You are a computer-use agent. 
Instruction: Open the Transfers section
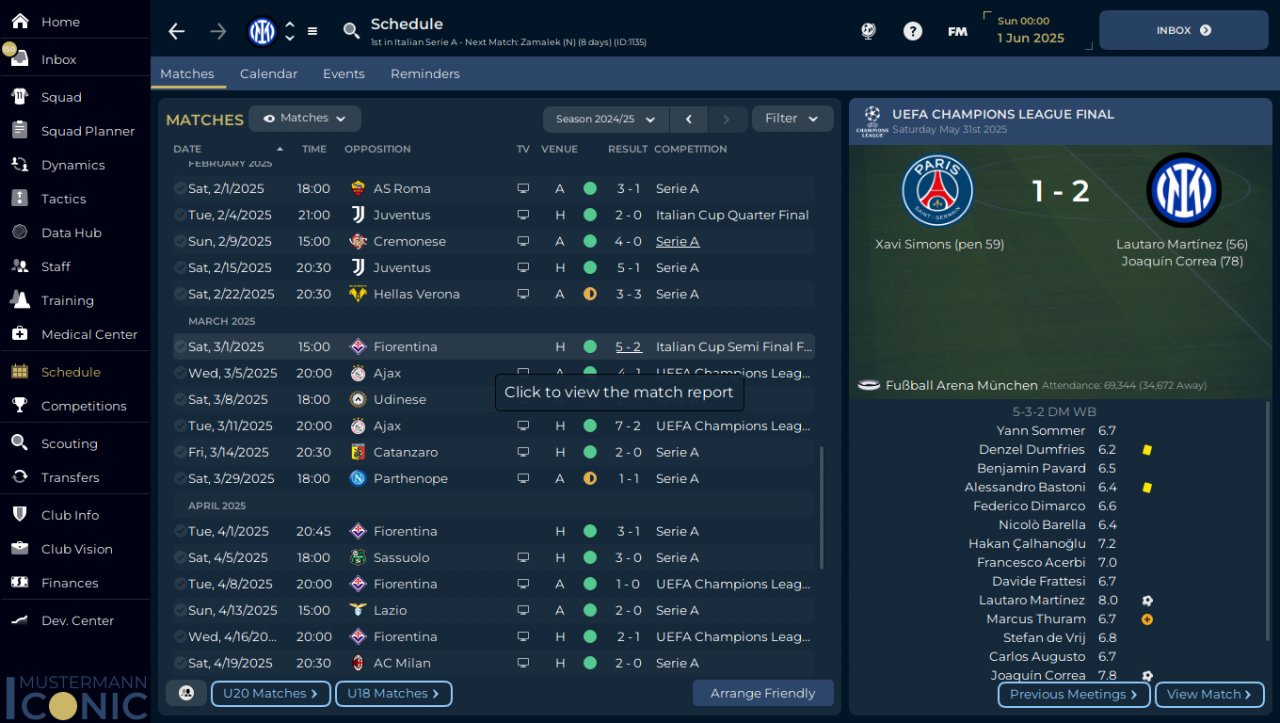70,478
